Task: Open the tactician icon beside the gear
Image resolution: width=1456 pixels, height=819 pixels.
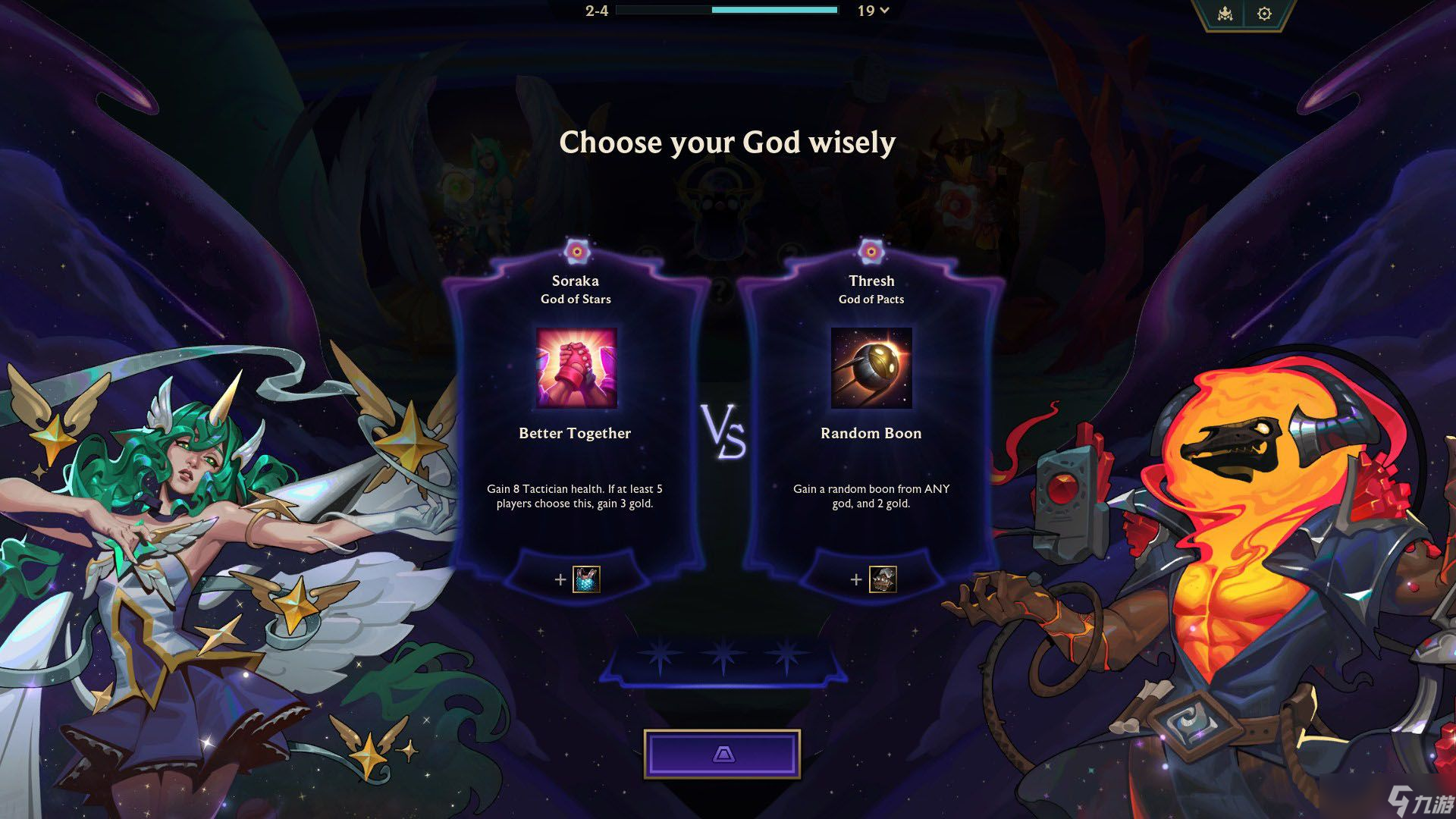Action: click(1225, 14)
